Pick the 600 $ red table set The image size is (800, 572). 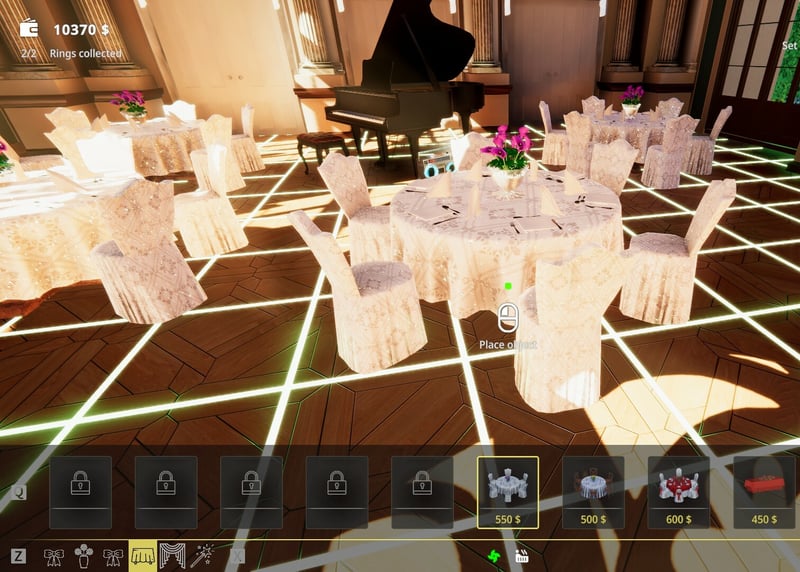click(679, 492)
